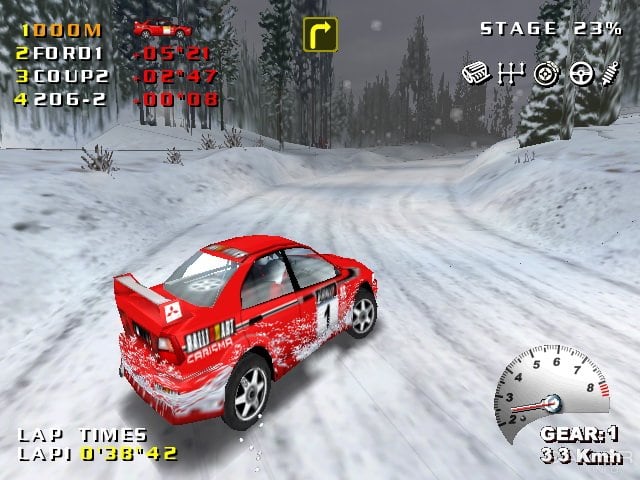640x480 pixels.
Task: Click the red car icon in standings
Action: (x=162, y=29)
